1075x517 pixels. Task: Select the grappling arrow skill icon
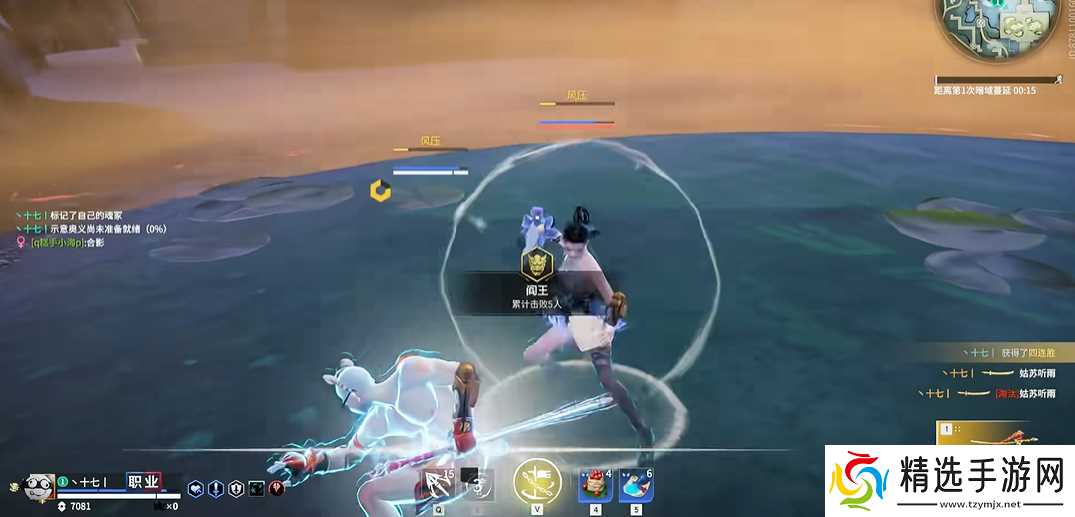[x=437, y=485]
